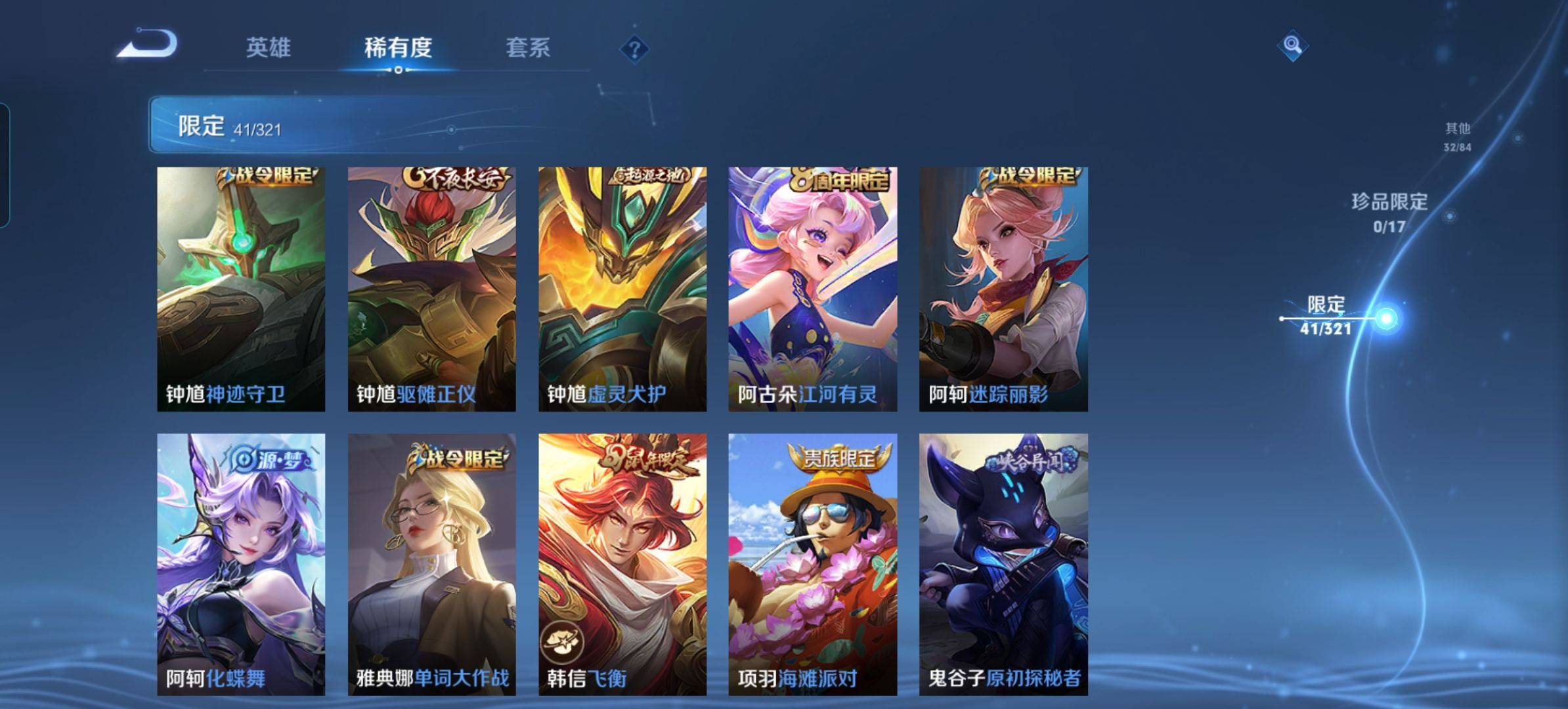The height and width of the screenshot is (709, 1568).
Task: Open the magnifier search icon
Action: 1292,45
